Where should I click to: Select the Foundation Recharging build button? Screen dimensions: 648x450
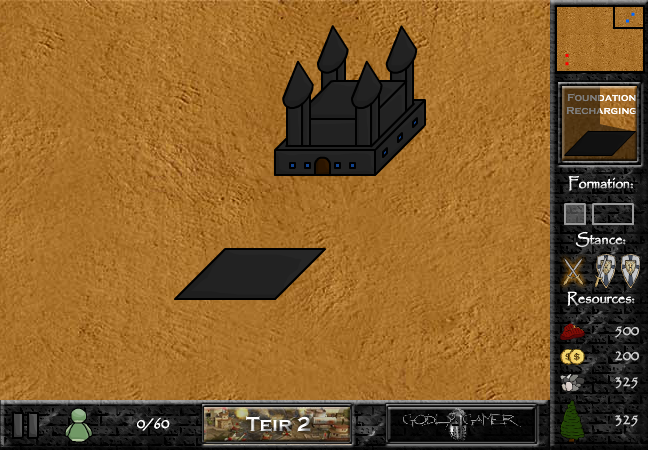pyautogui.click(x=599, y=122)
